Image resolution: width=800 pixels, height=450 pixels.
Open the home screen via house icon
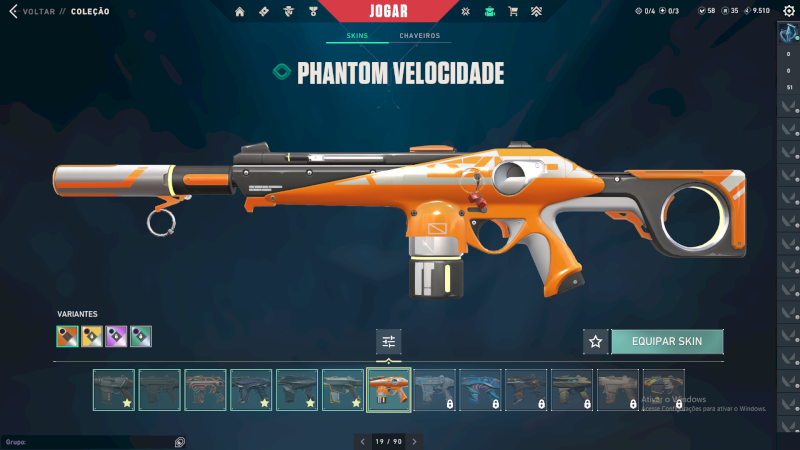(x=240, y=12)
